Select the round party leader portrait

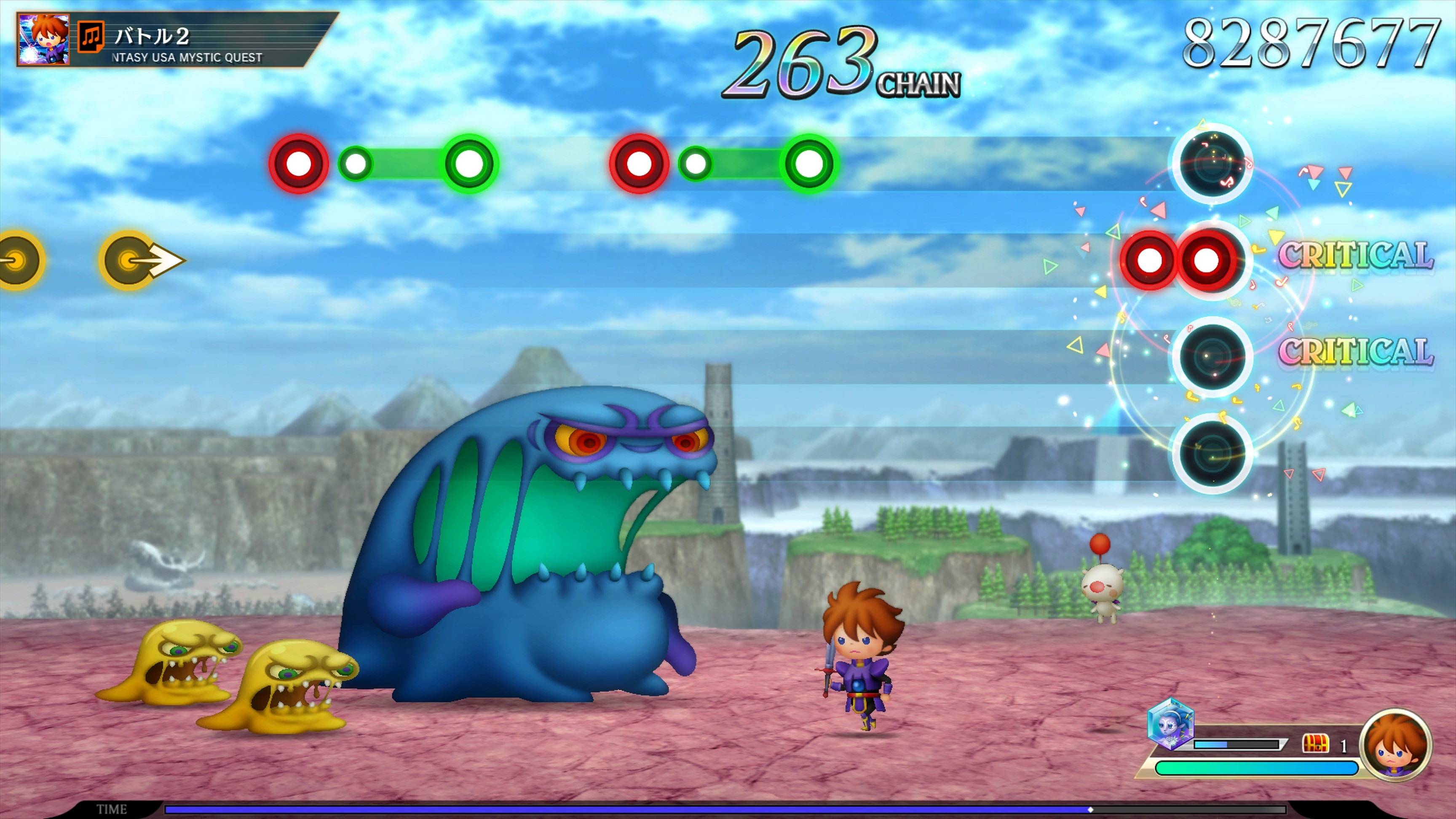[x=1395, y=745]
